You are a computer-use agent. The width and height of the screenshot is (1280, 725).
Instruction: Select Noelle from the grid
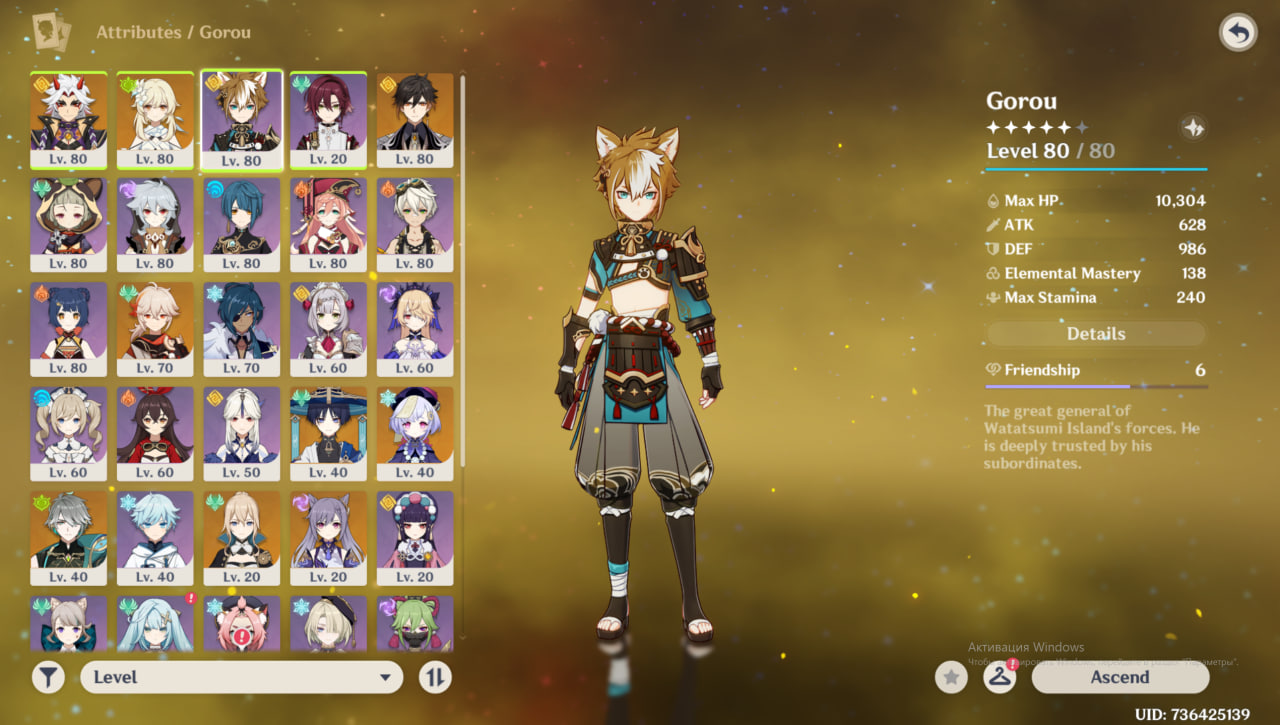tap(329, 329)
